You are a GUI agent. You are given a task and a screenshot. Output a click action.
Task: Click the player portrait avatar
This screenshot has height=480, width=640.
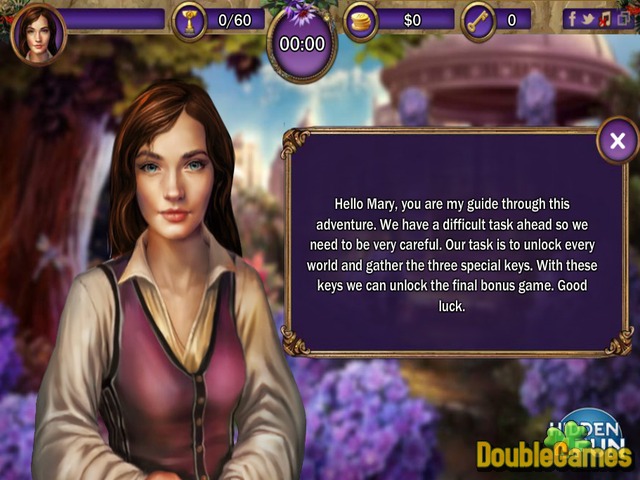point(38,31)
